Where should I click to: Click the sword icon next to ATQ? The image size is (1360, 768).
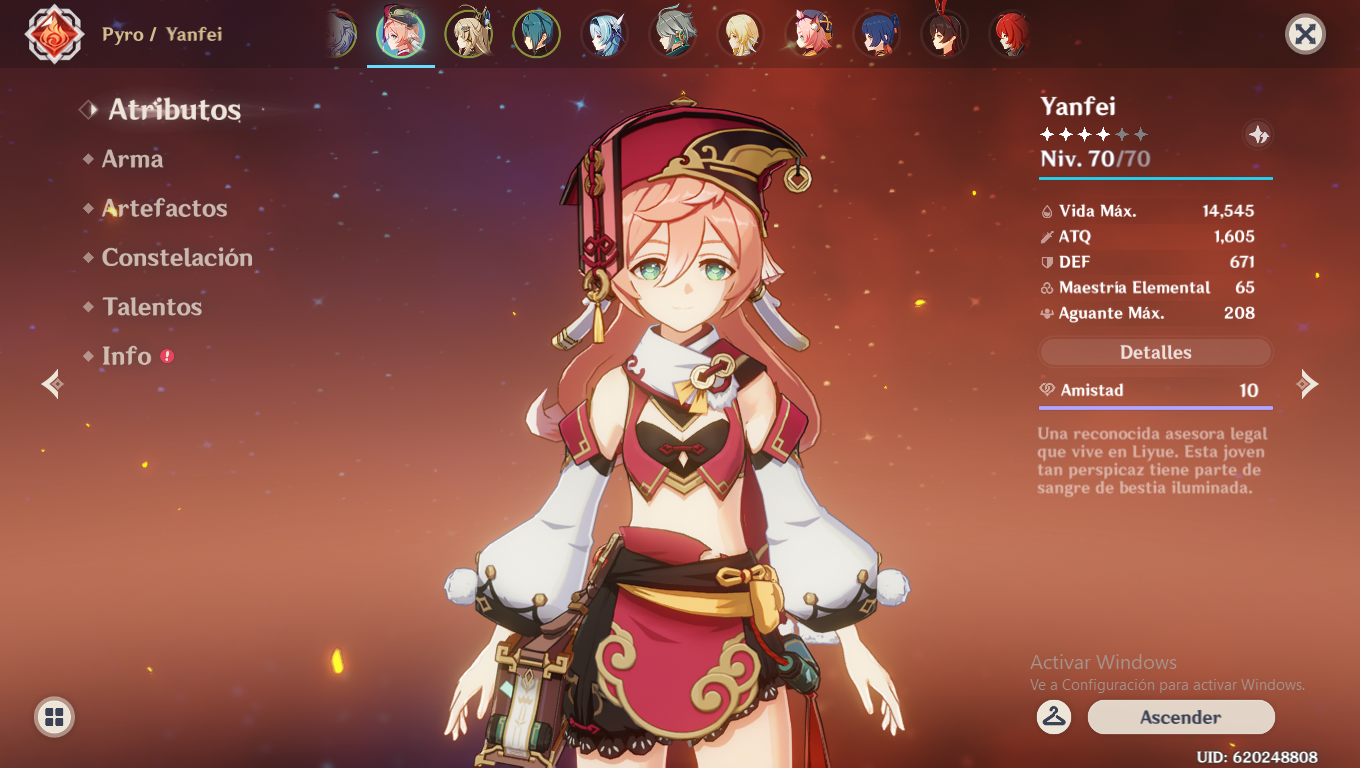tap(1047, 237)
